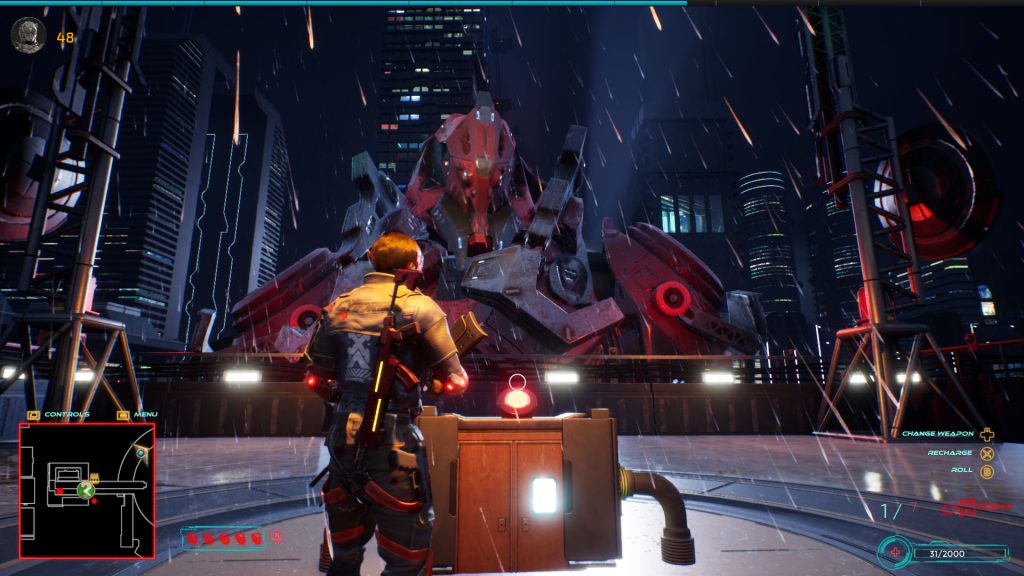Click the Change Weapon label
This screenshot has height=576, width=1024.
[x=938, y=434]
